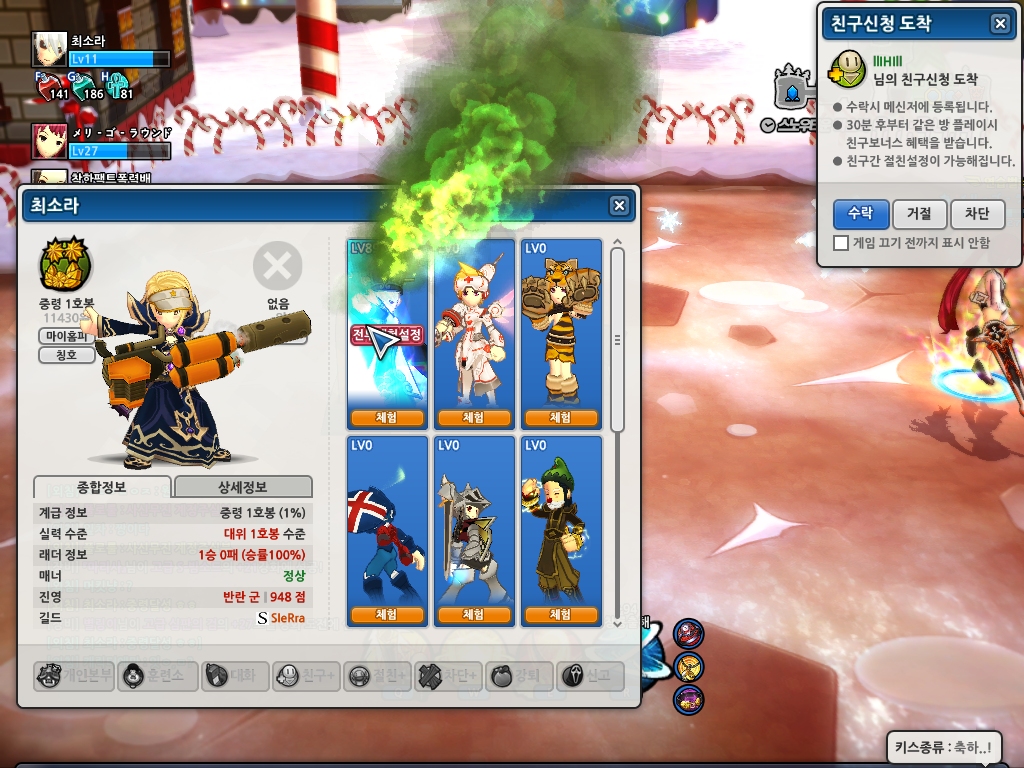Try the nurse-outfit character via 체험
The width and height of the screenshot is (1024, 768).
coord(473,418)
